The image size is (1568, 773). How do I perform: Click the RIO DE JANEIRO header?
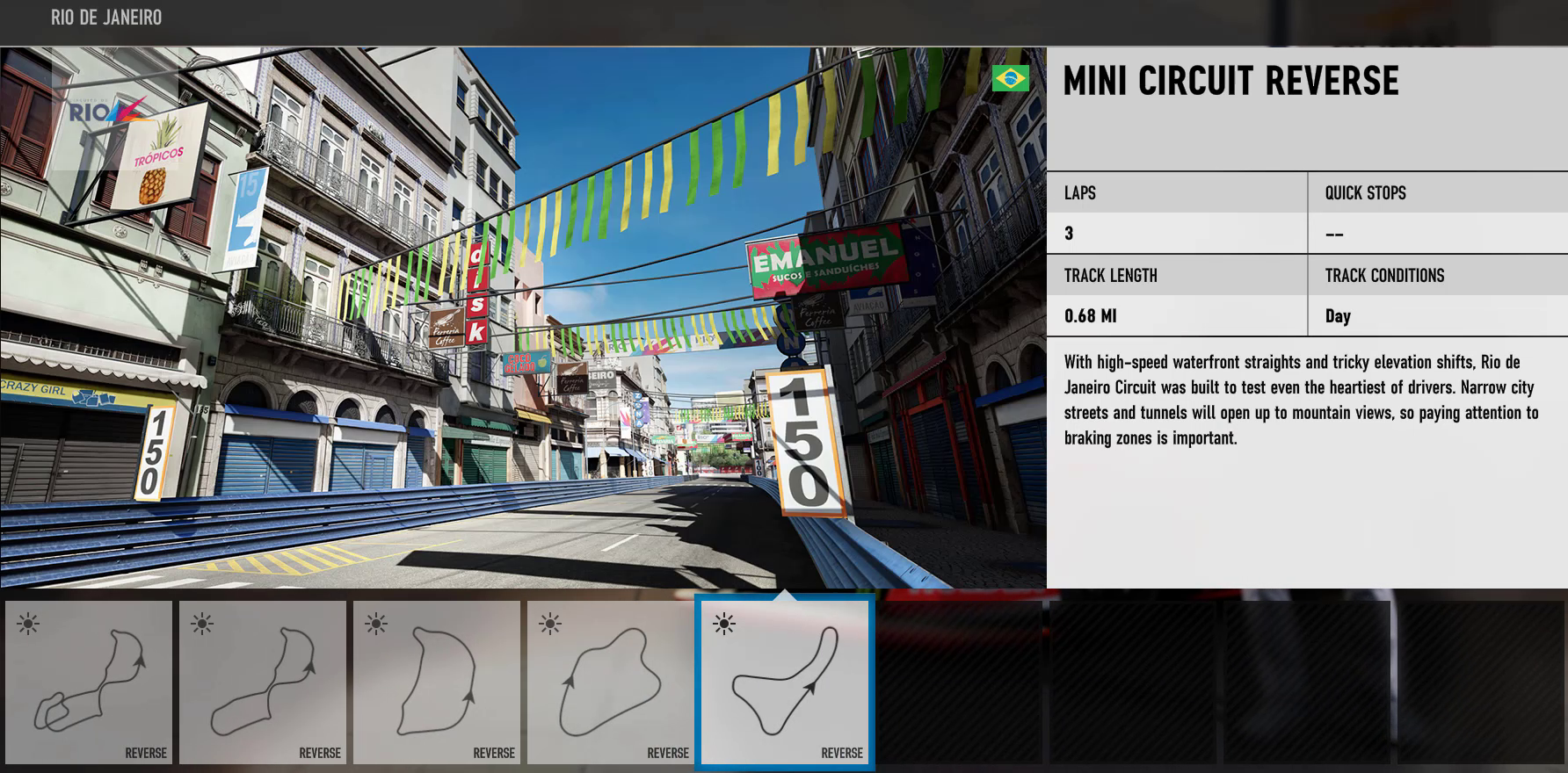point(105,17)
